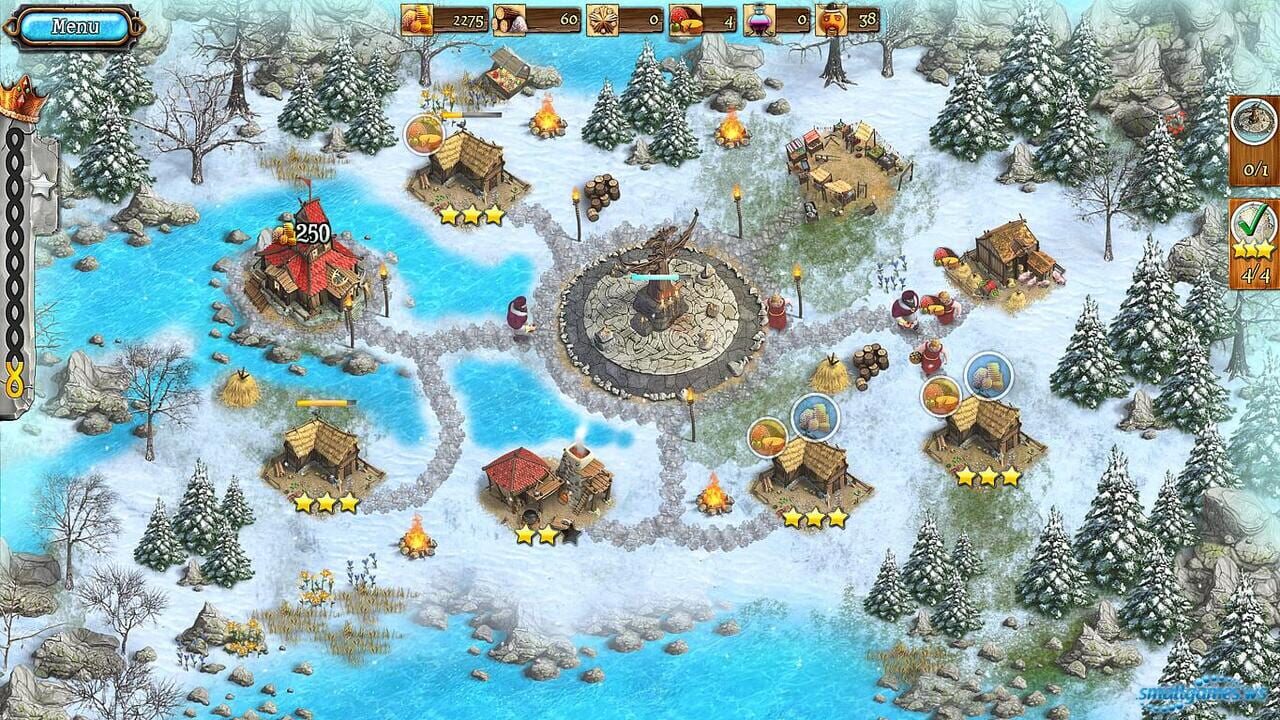1280x720 pixels.
Task: Click the central stone altar circle
Action: pyautogui.click(x=655, y=310)
